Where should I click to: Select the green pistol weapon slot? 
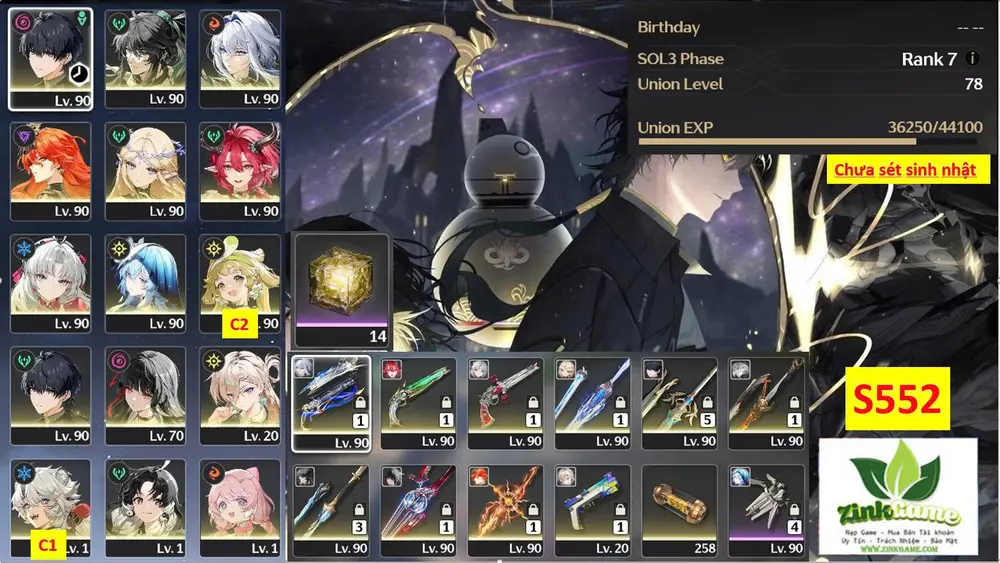point(418,401)
